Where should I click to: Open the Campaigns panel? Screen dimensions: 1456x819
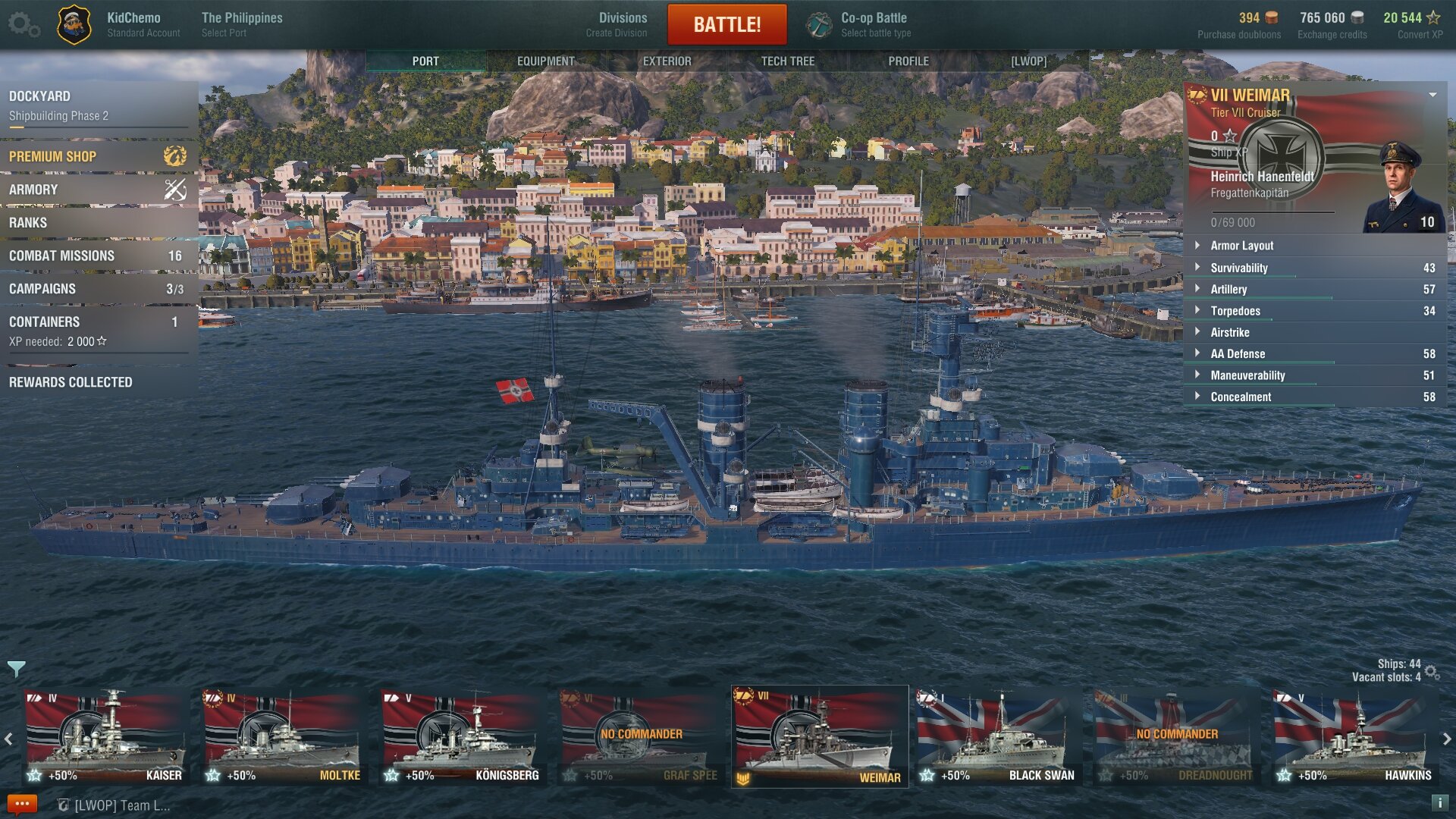coord(97,289)
